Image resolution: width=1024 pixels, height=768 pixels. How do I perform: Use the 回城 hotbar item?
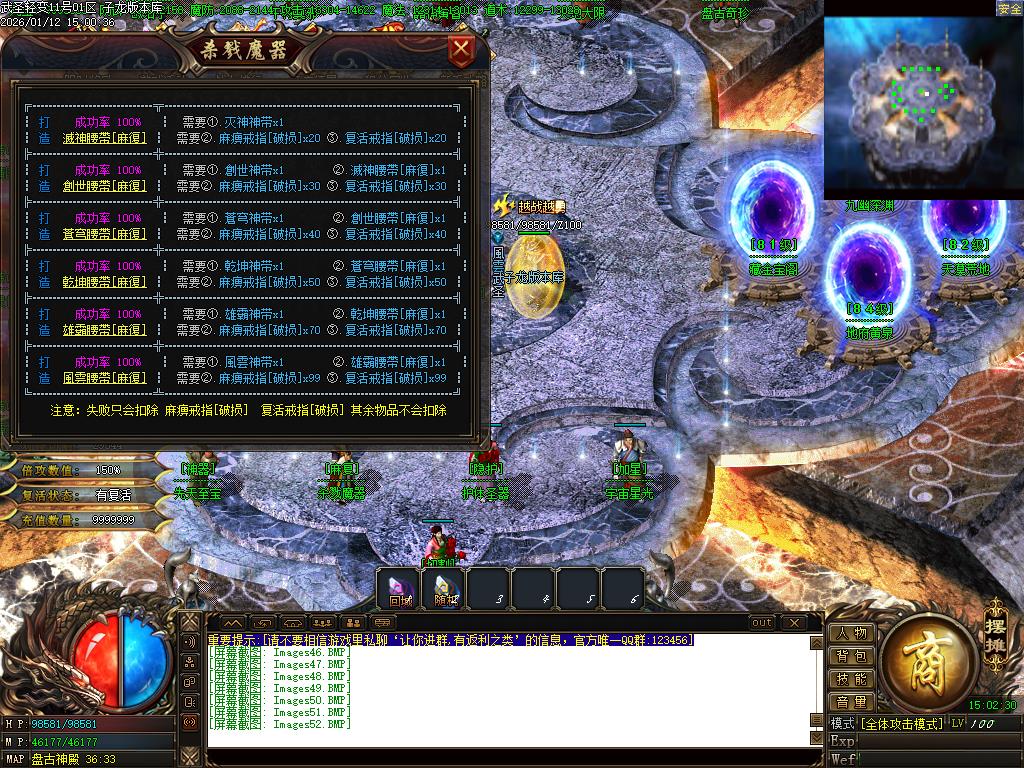401,588
